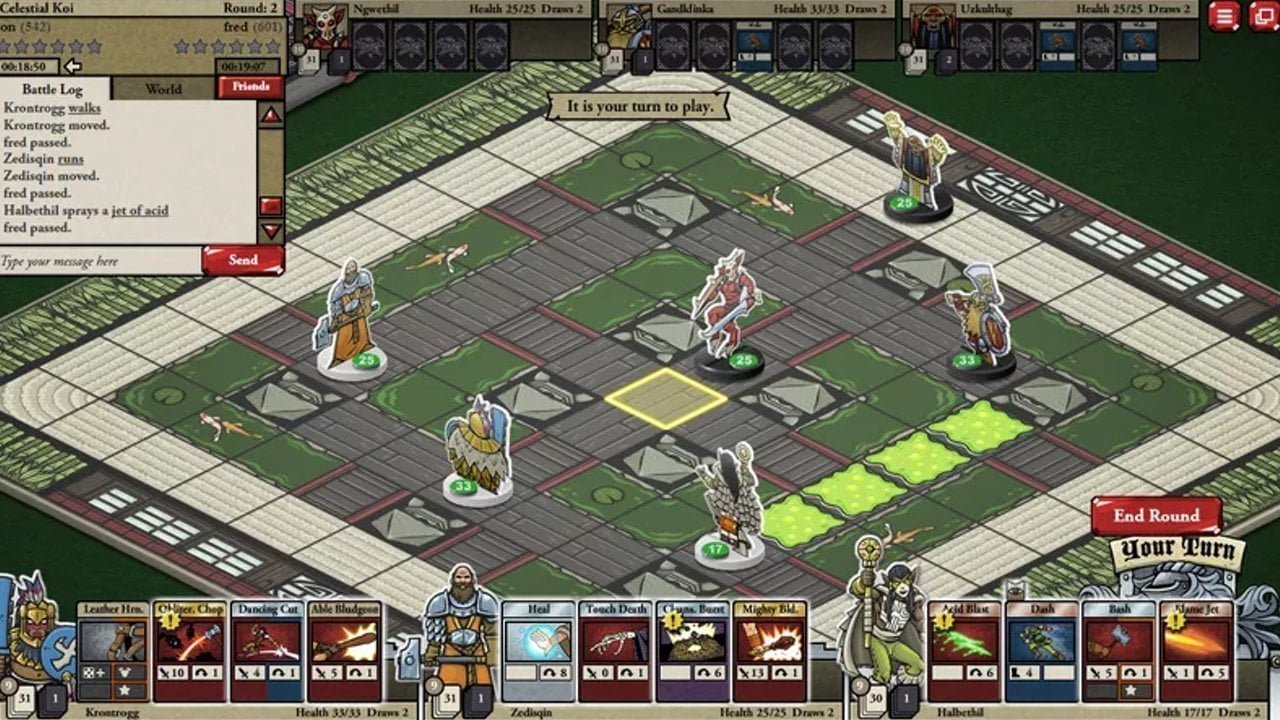Screen dimensions: 1280x720
Task: Open the Friends tab
Action: [x=250, y=87]
